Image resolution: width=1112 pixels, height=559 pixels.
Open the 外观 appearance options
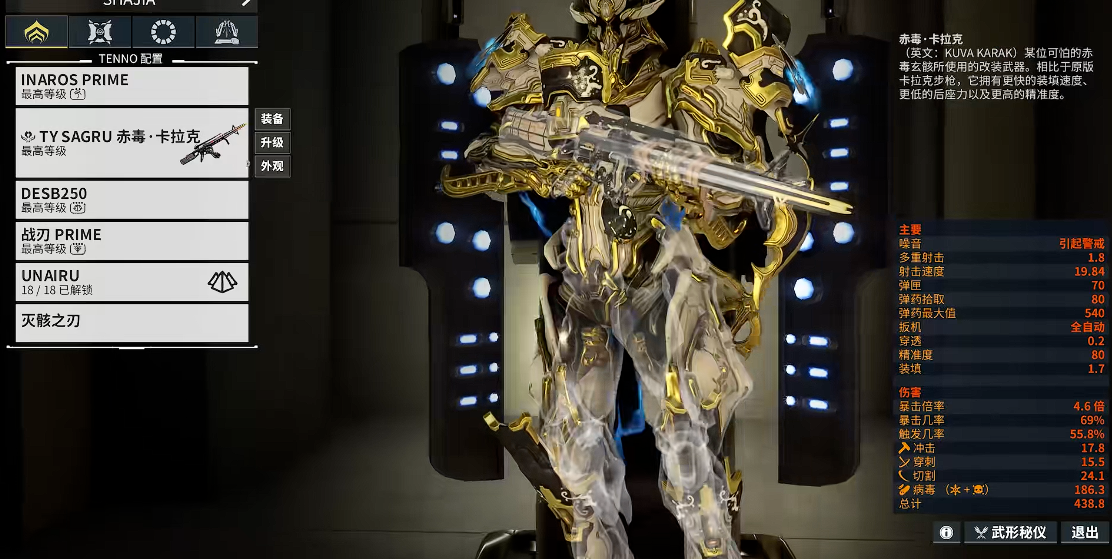pos(272,166)
